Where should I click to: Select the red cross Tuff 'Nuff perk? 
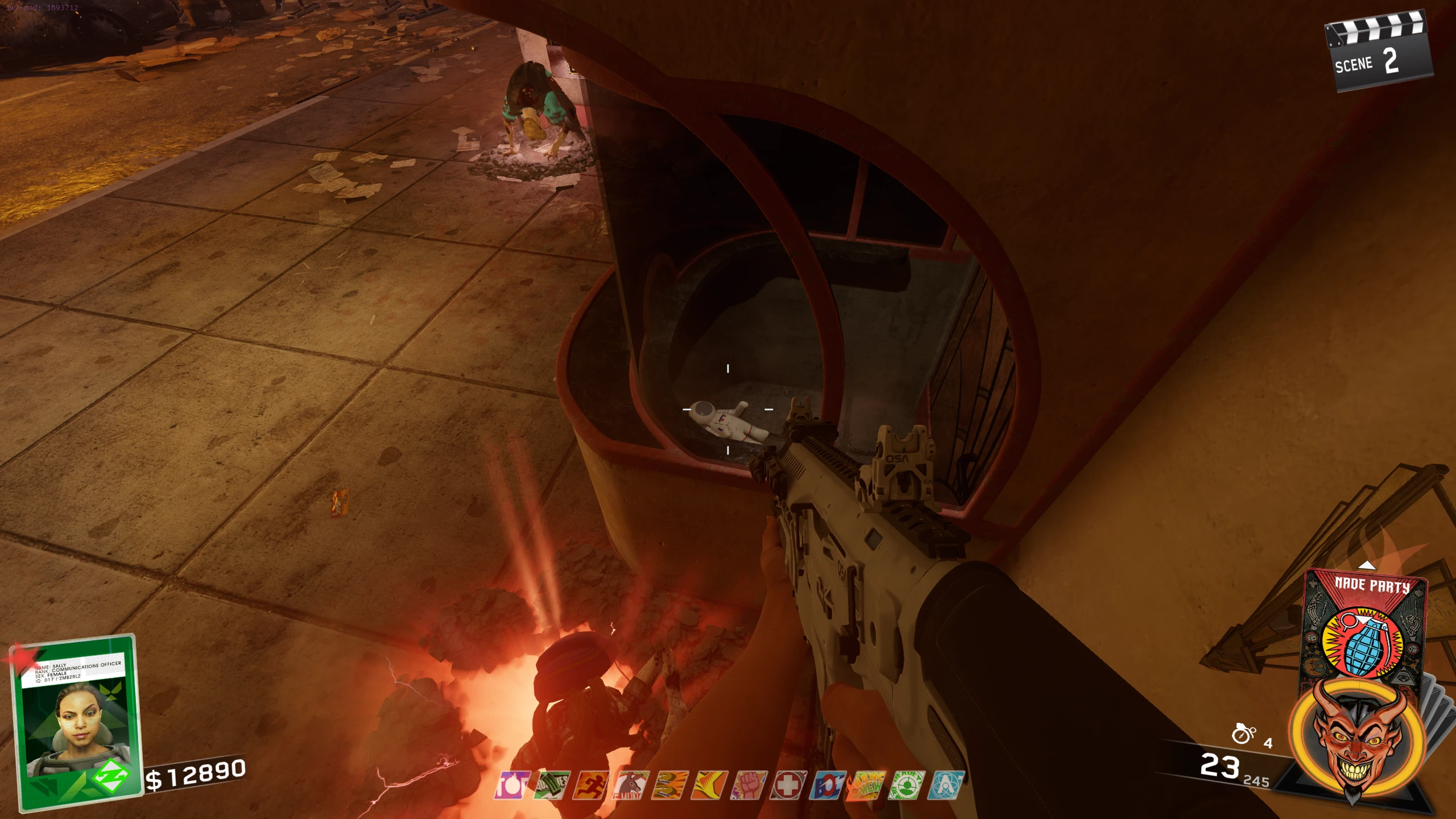(x=788, y=785)
